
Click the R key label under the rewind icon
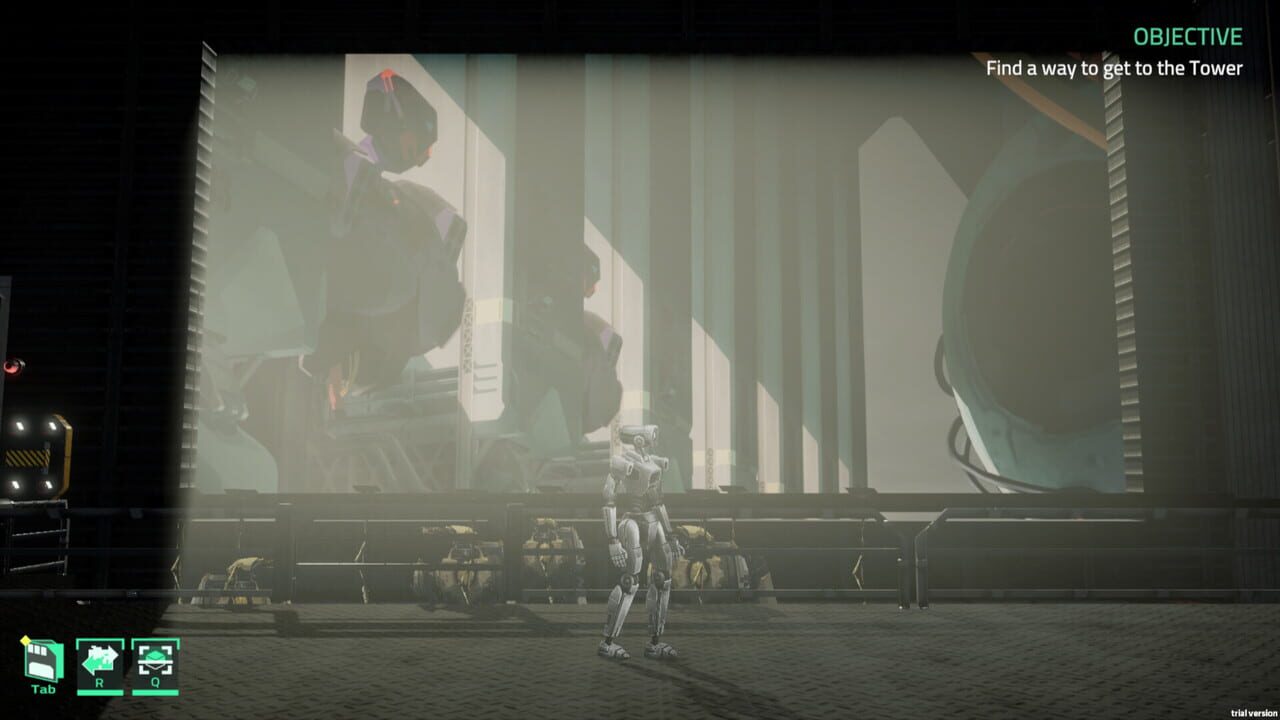pyautogui.click(x=100, y=682)
